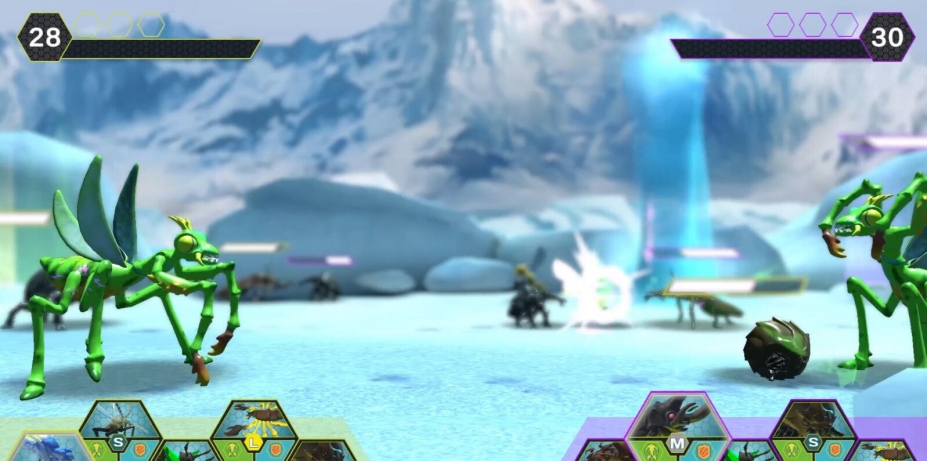
Task: Choose the dark armored bug card marked S
Action: click(x=812, y=426)
